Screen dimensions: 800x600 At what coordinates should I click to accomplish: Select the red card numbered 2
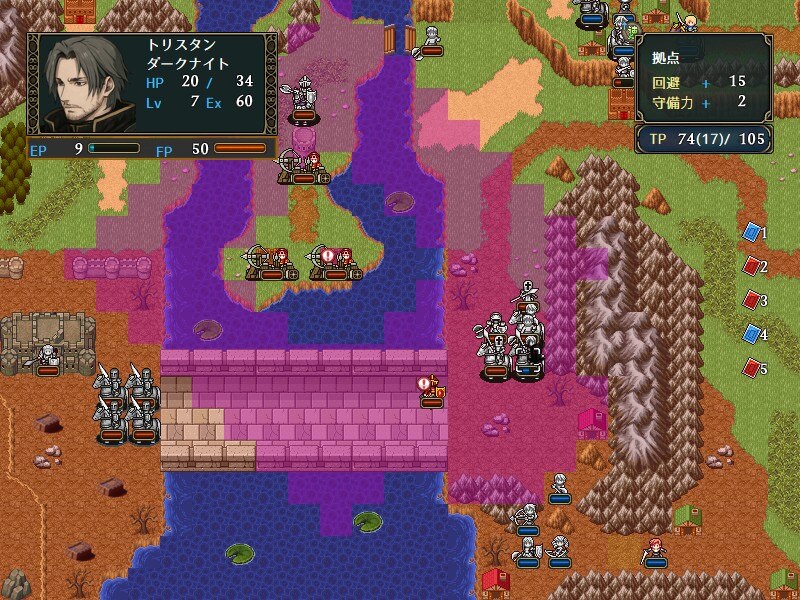click(752, 267)
